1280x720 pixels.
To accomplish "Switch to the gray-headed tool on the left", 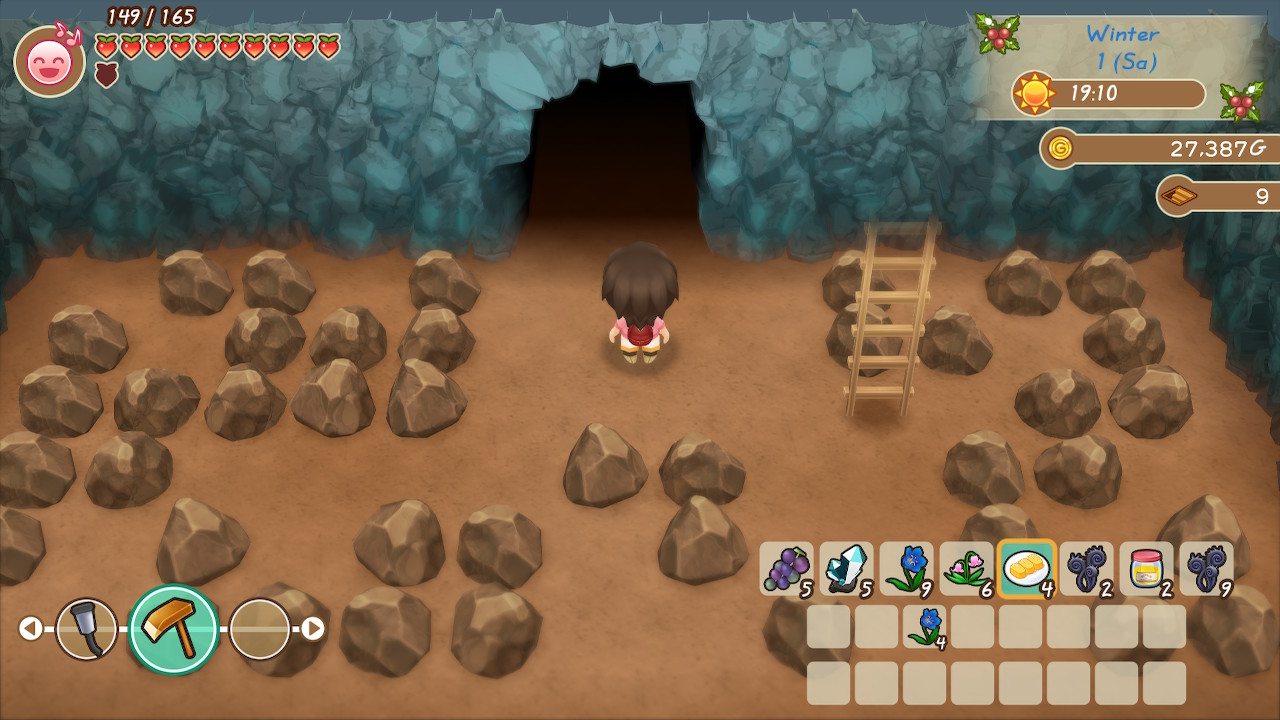I will coord(86,628).
